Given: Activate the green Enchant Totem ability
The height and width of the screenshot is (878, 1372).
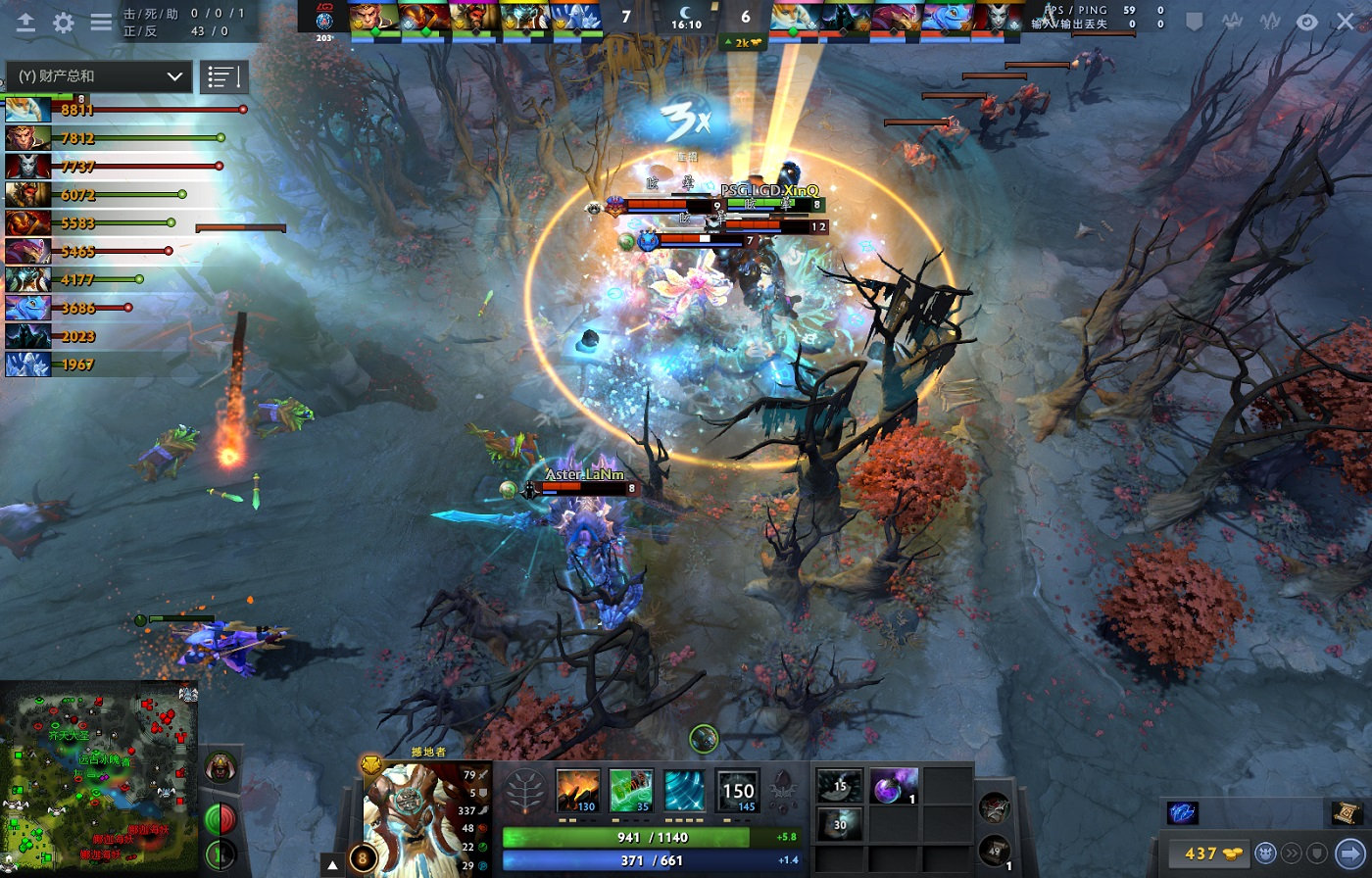Looking at the screenshot, I should coord(631,790).
